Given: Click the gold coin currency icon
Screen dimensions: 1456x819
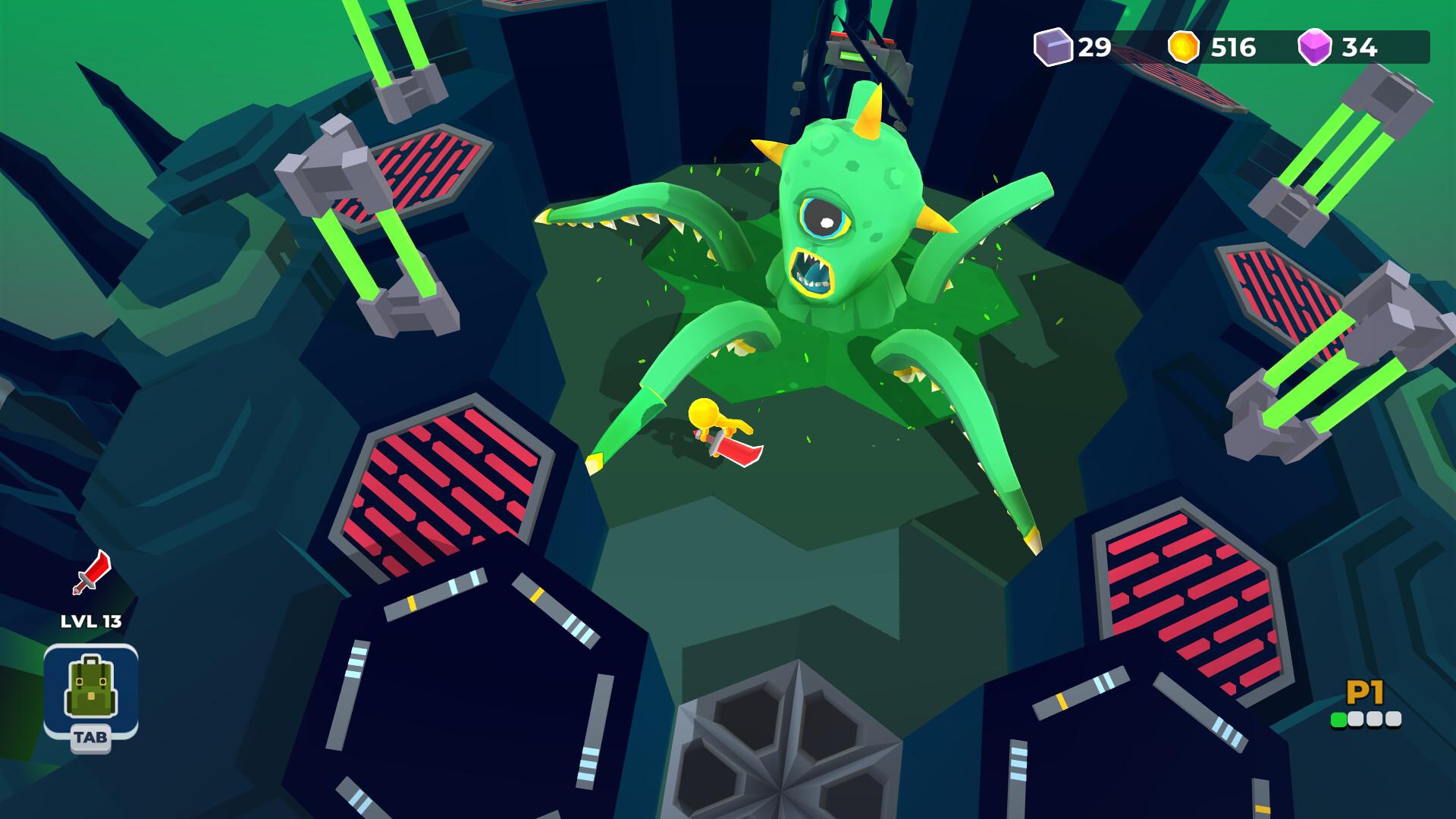Looking at the screenshot, I should point(1185,47).
